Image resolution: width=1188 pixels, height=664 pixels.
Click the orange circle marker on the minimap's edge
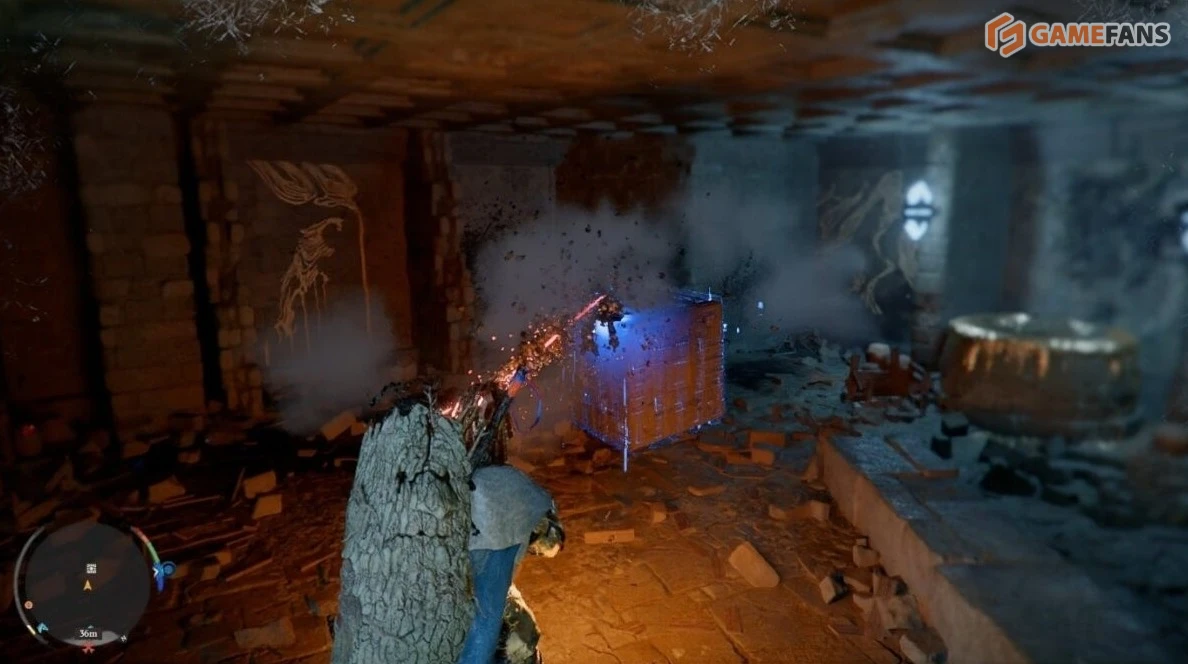pyautogui.click(x=29, y=605)
